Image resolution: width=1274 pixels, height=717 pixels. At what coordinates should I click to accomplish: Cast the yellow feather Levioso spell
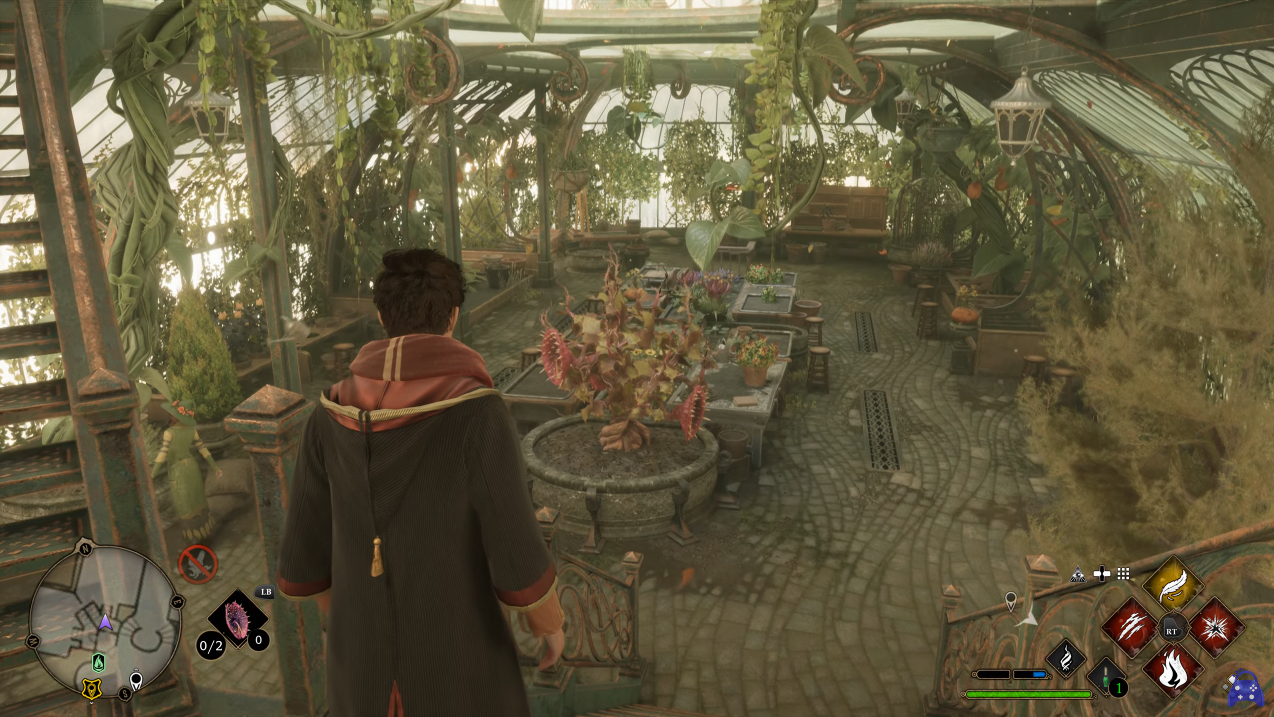coord(1172,585)
